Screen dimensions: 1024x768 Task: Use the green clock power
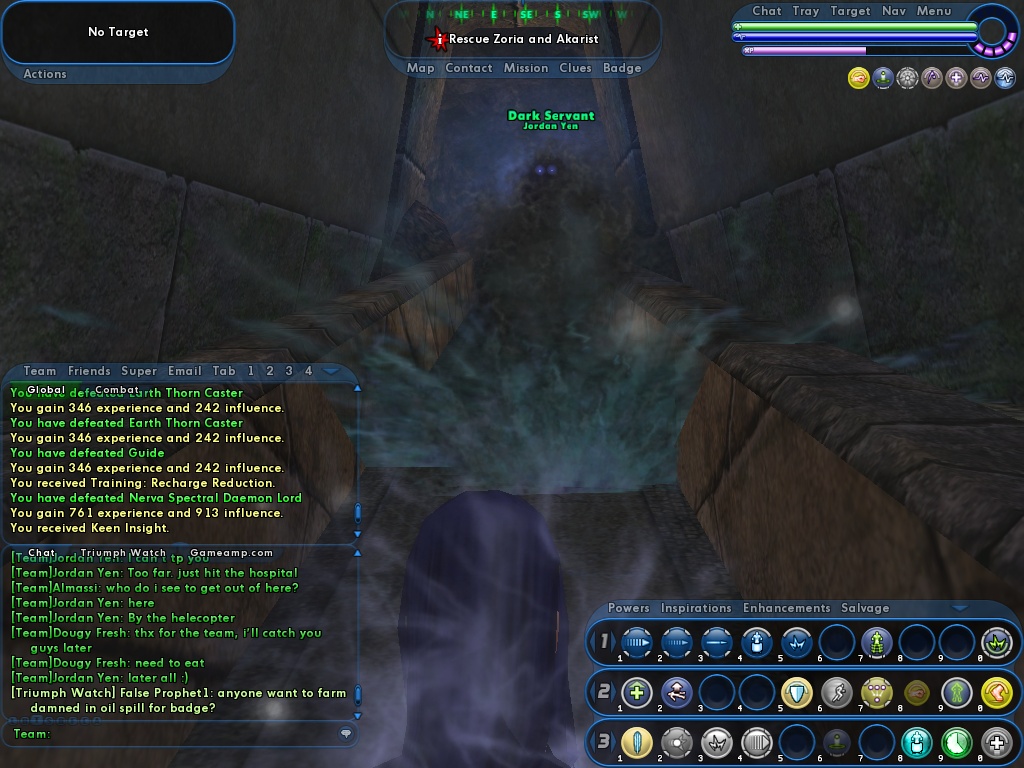(957, 743)
